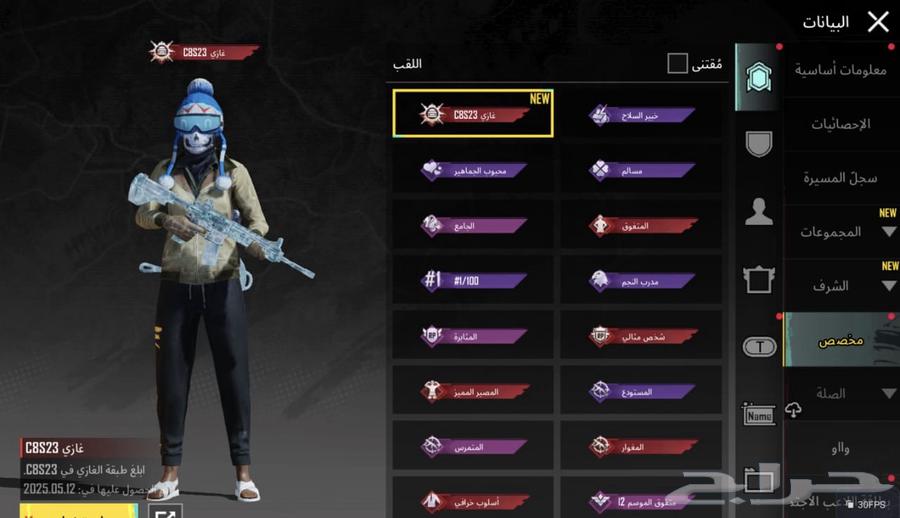Screen dimensions: 900x518
Task: Select the مسالم title
Action: pyautogui.click(x=641, y=170)
